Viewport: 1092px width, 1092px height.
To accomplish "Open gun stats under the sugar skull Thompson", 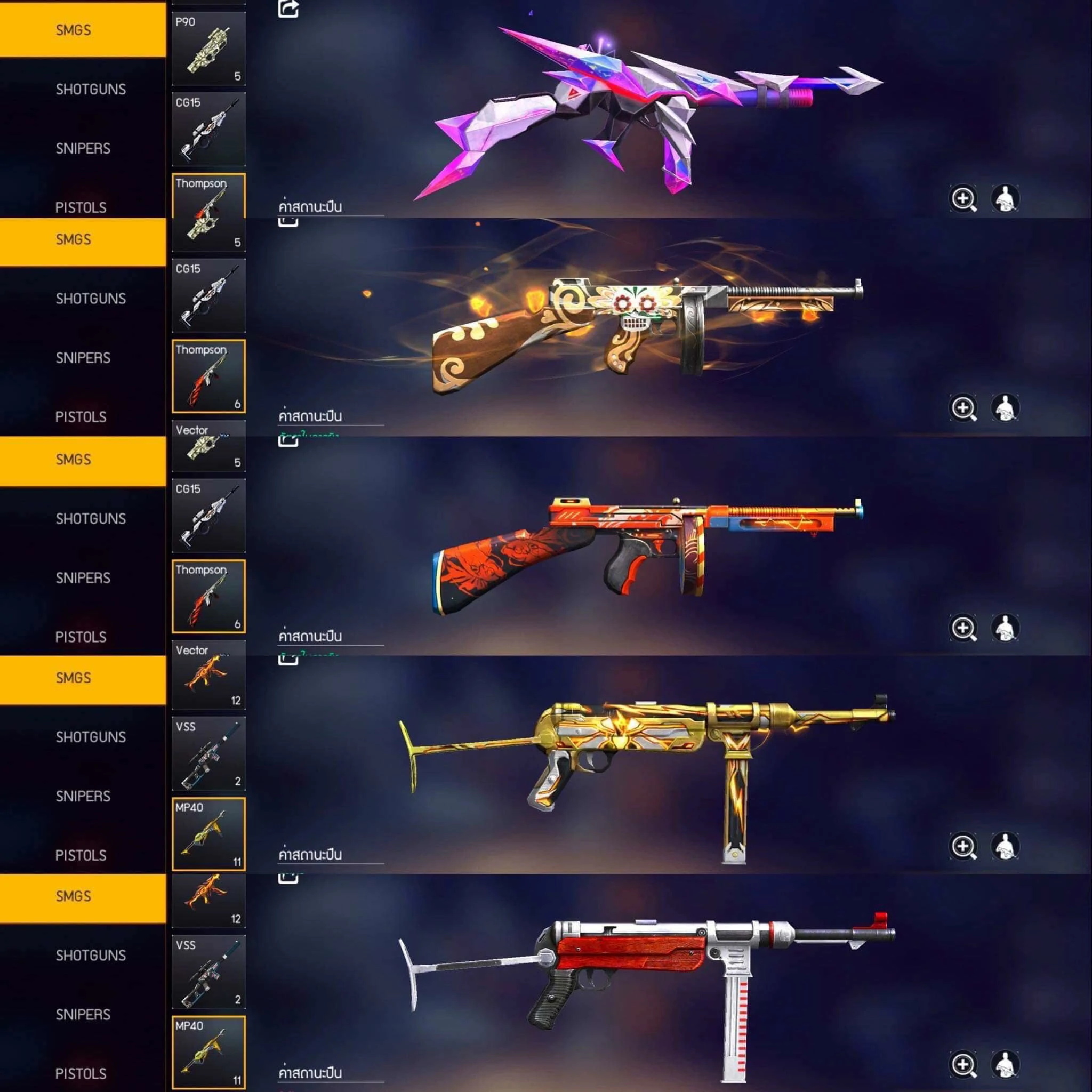I will 310,416.
